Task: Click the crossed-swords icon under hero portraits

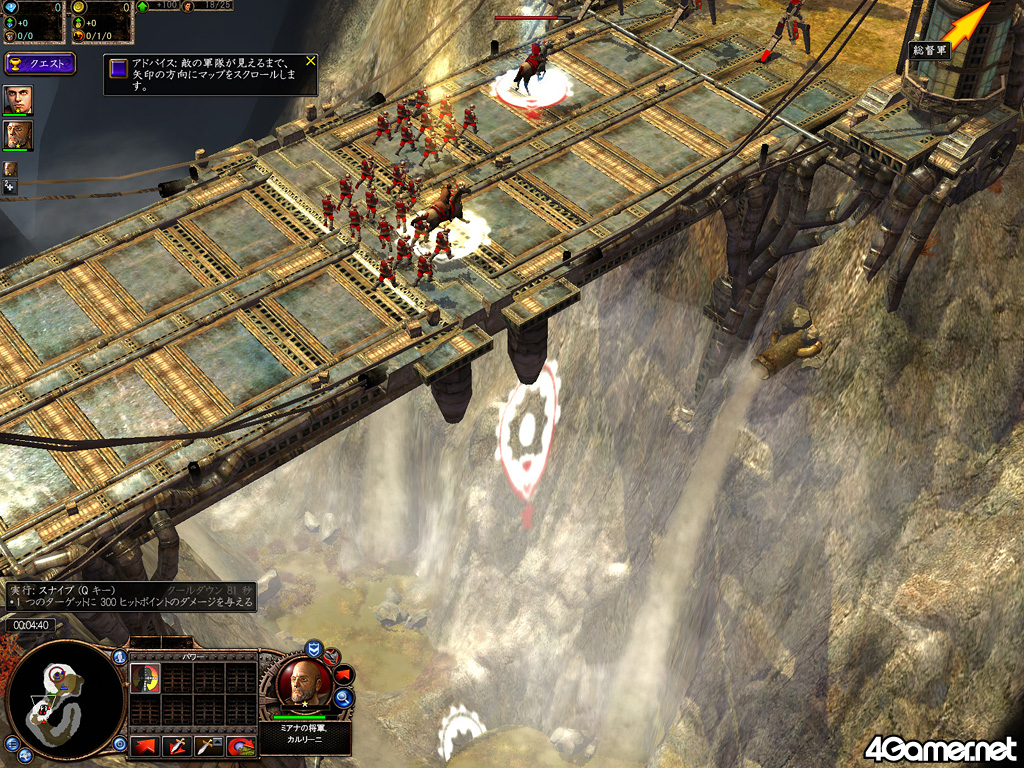Action: tap(10, 186)
